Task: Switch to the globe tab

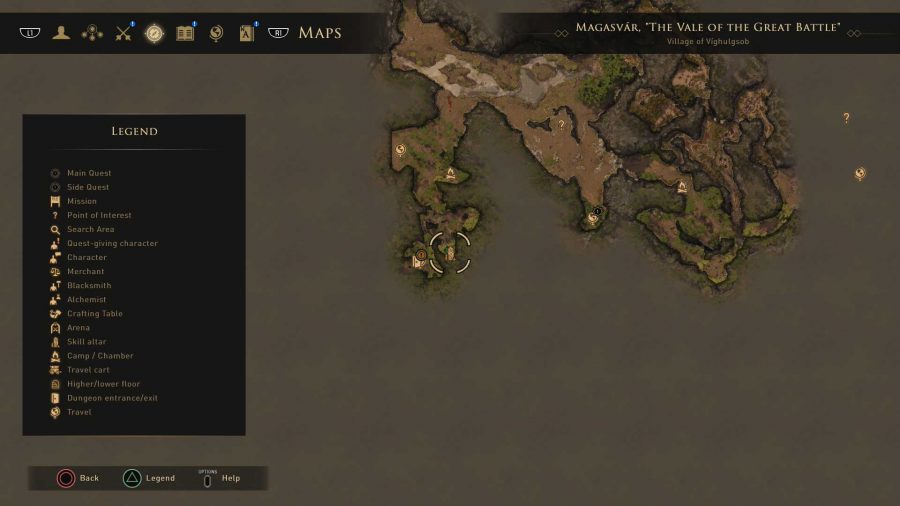Action: pos(215,33)
